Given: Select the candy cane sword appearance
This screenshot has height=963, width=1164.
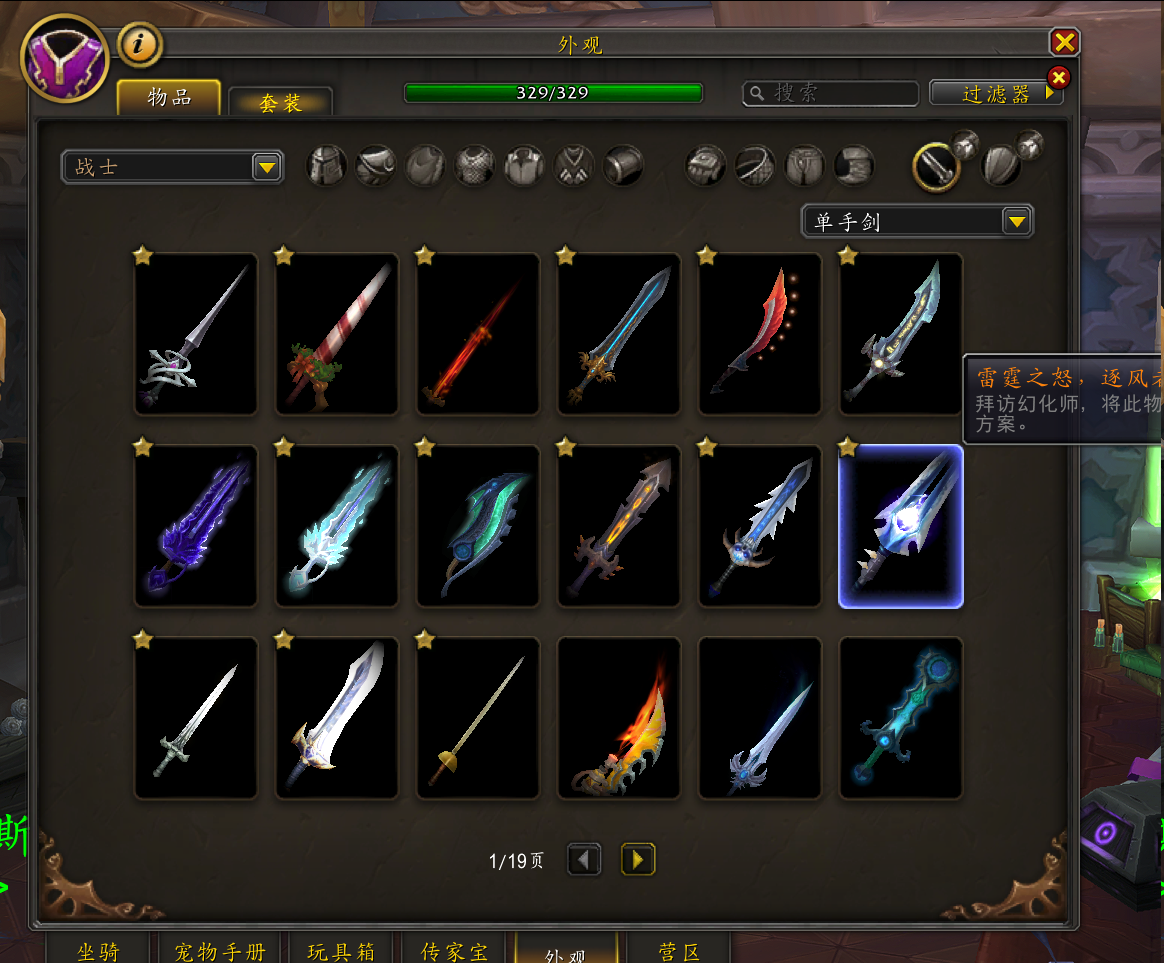Looking at the screenshot, I should click(337, 334).
